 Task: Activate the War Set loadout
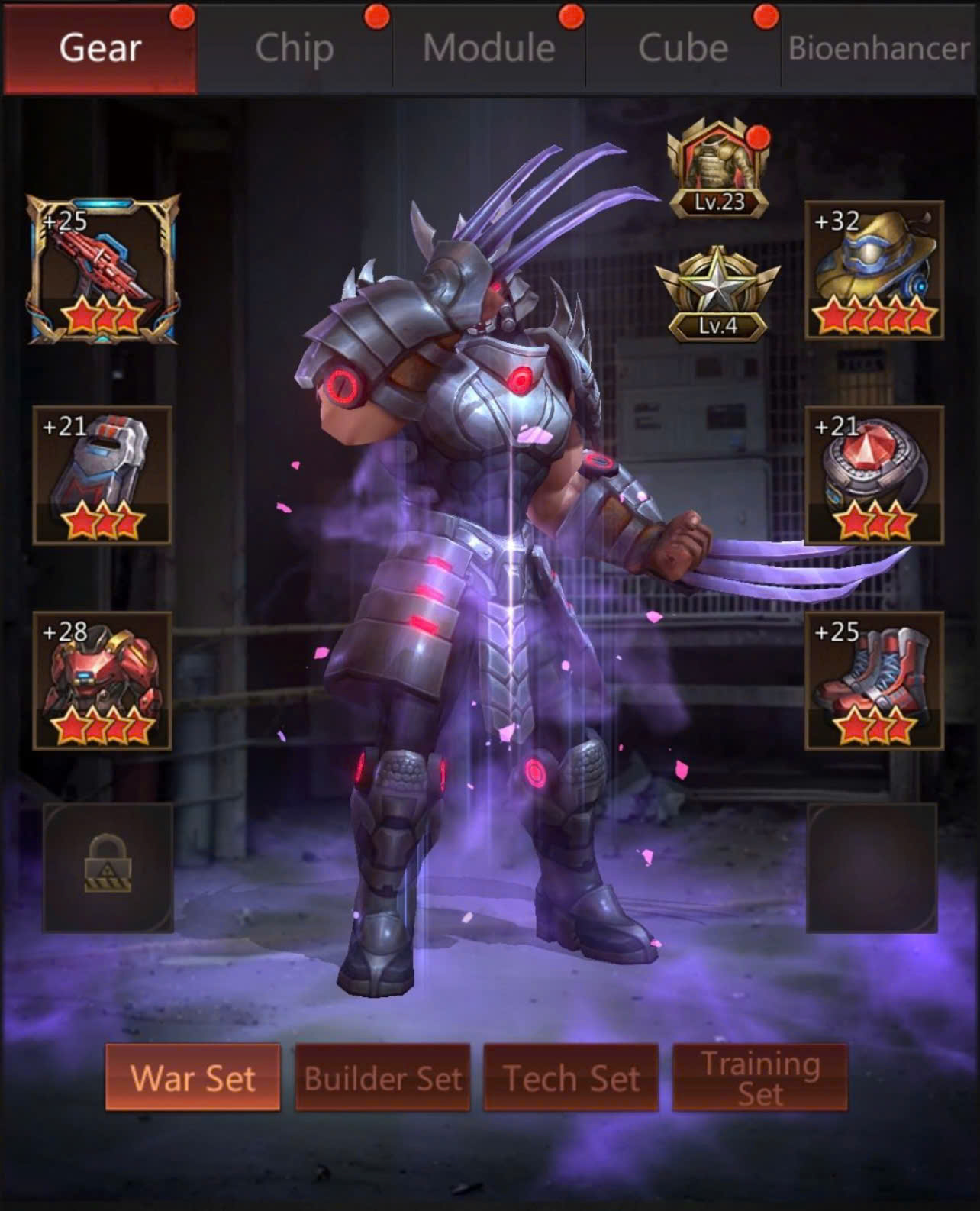point(193,1077)
